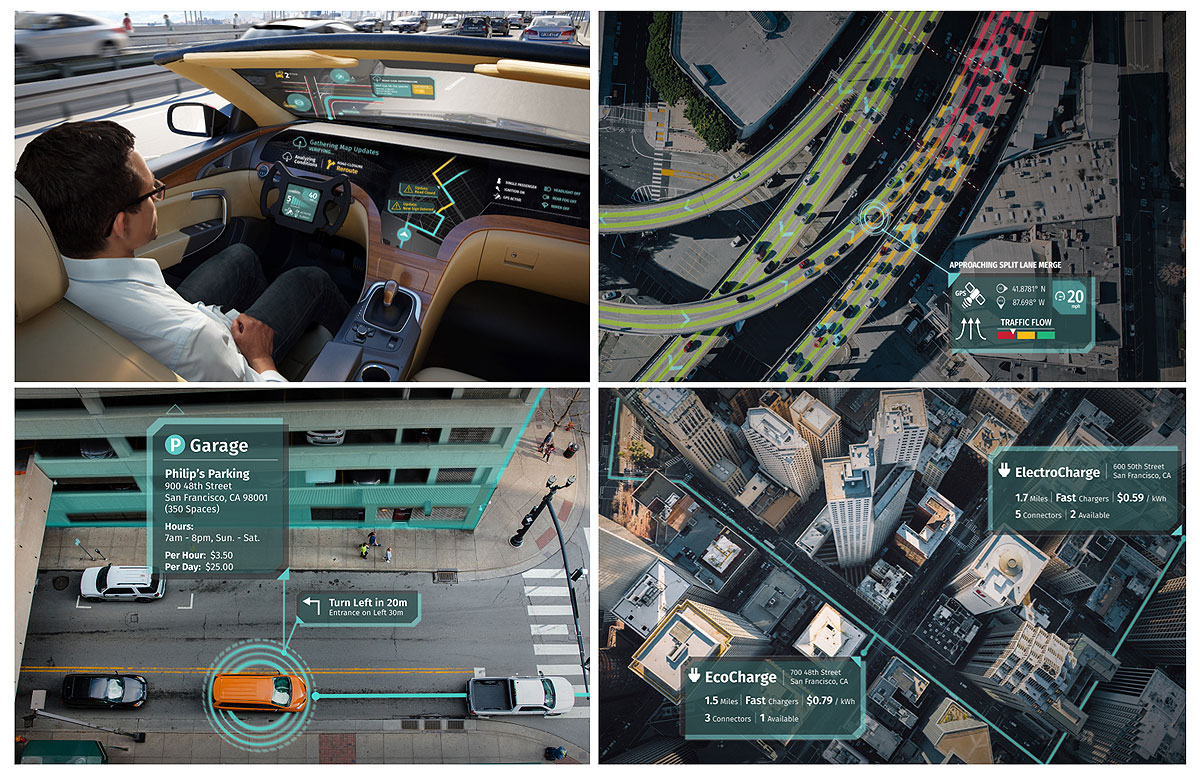Screen dimensions: 1200x779
Task: Click the EcoCharge plug icon
Action: pyautogui.click(x=693, y=677)
